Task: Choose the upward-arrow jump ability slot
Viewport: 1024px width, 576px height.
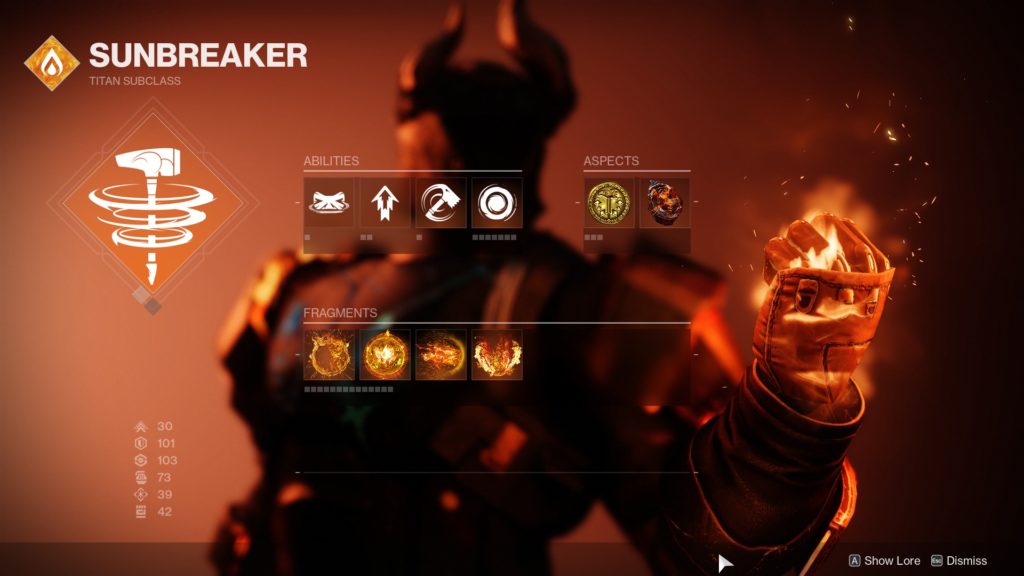Action: click(x=385, y=203)
